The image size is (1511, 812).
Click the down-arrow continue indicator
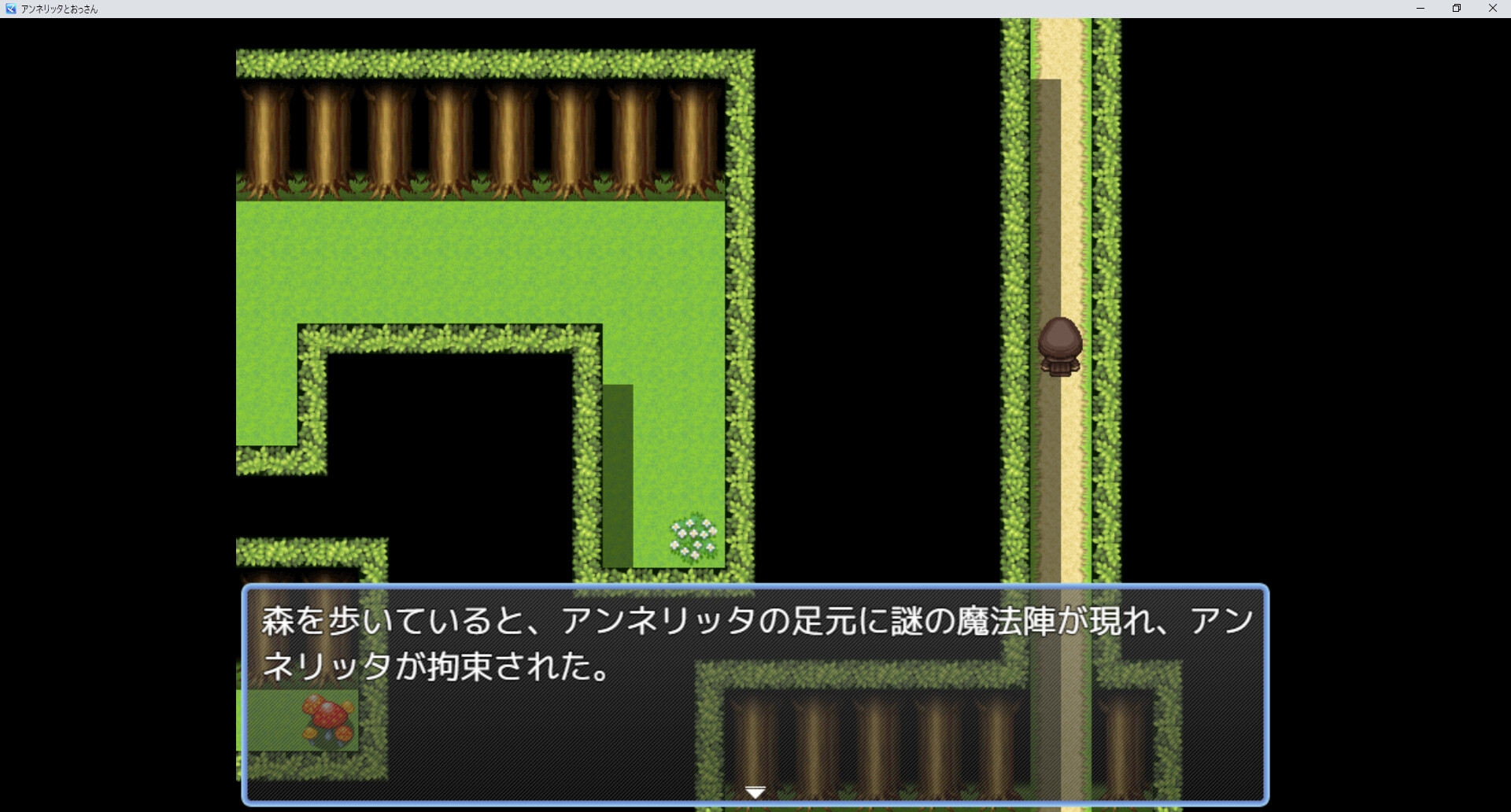tap(755, 791)
